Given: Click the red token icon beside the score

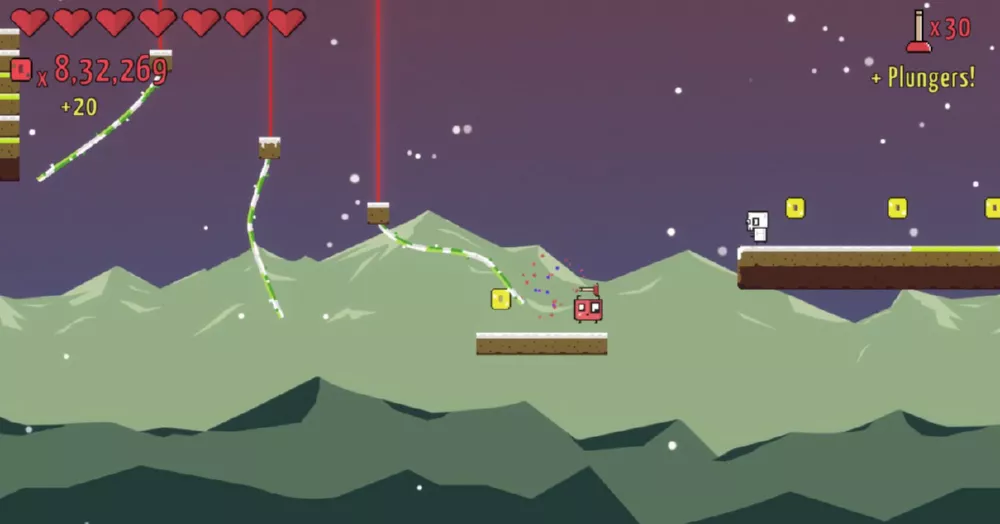Looking at the screenshot, I should pos(21,69).
